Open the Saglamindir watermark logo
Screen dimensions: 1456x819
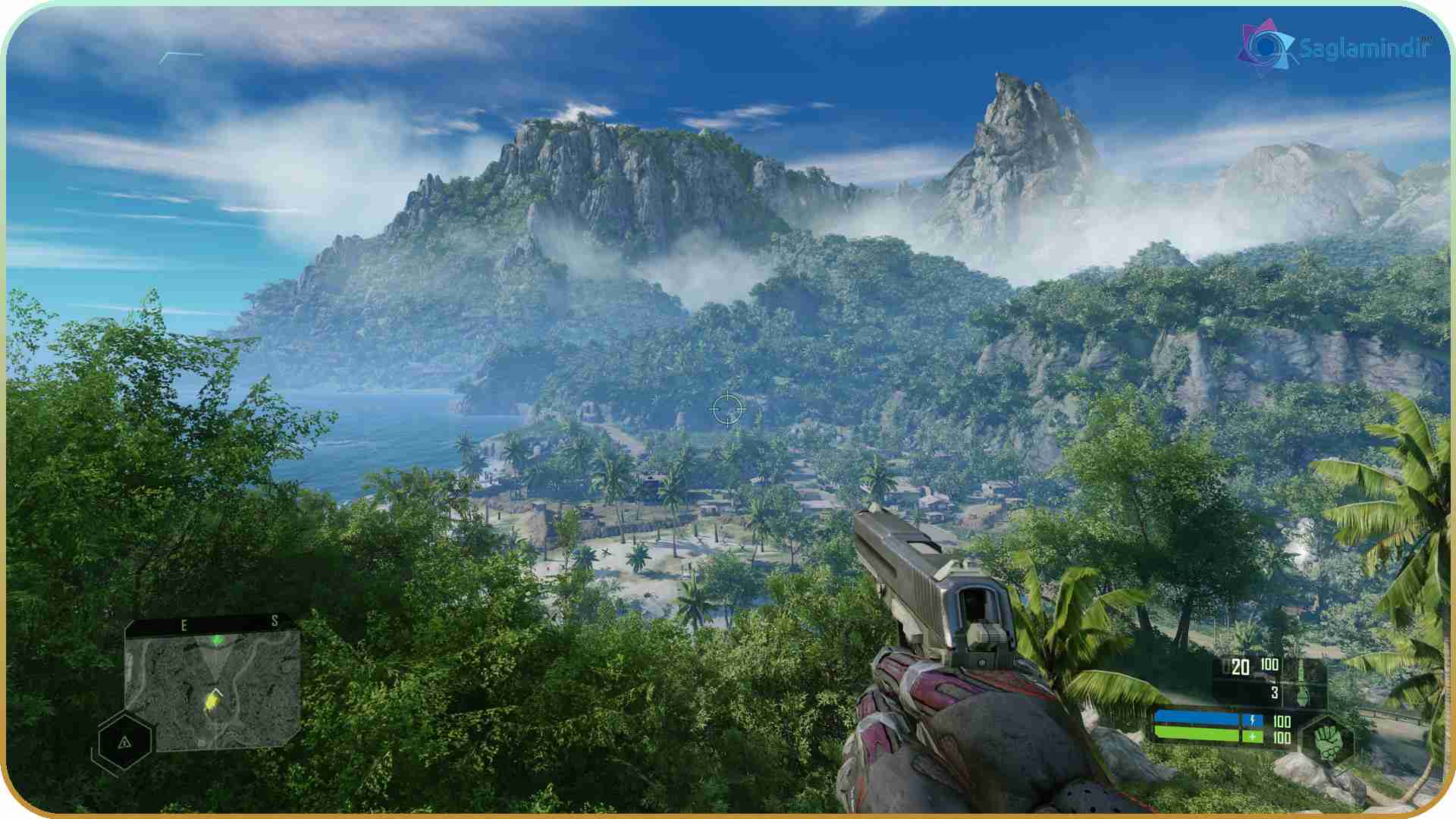click(x=1264, y=47)
